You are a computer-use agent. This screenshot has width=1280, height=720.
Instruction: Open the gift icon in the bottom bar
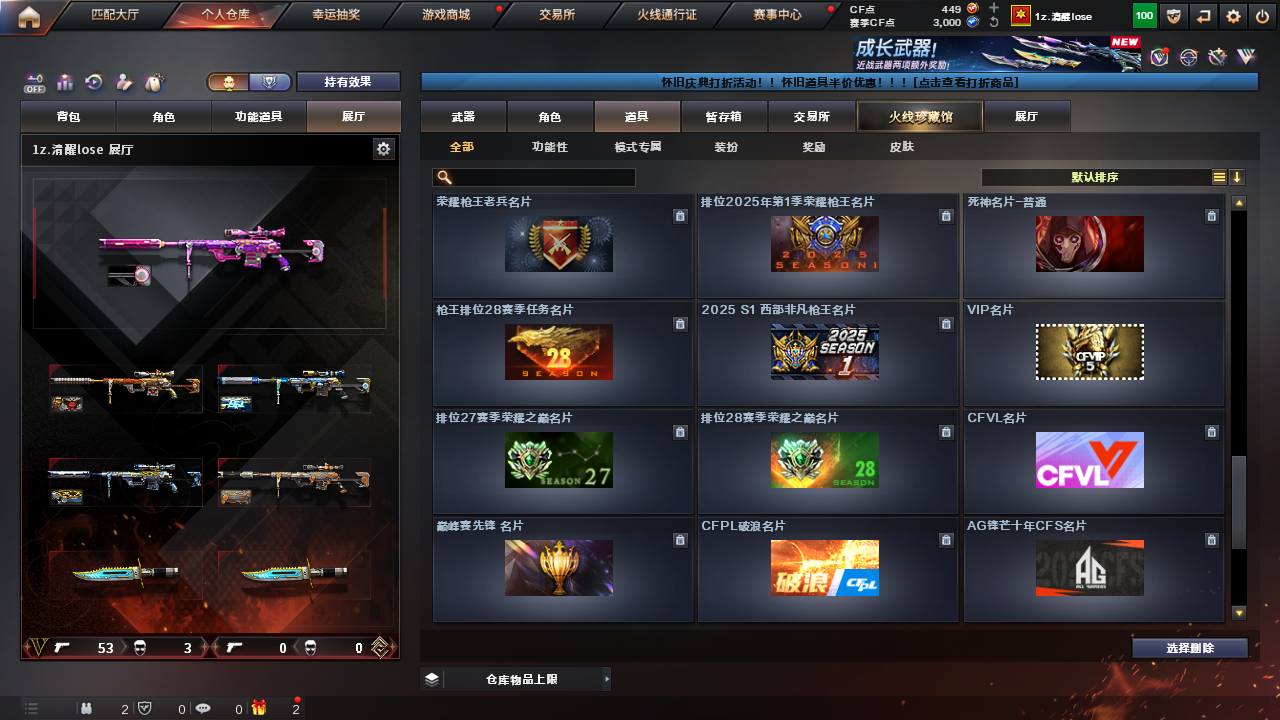click(x=259, y=708)
